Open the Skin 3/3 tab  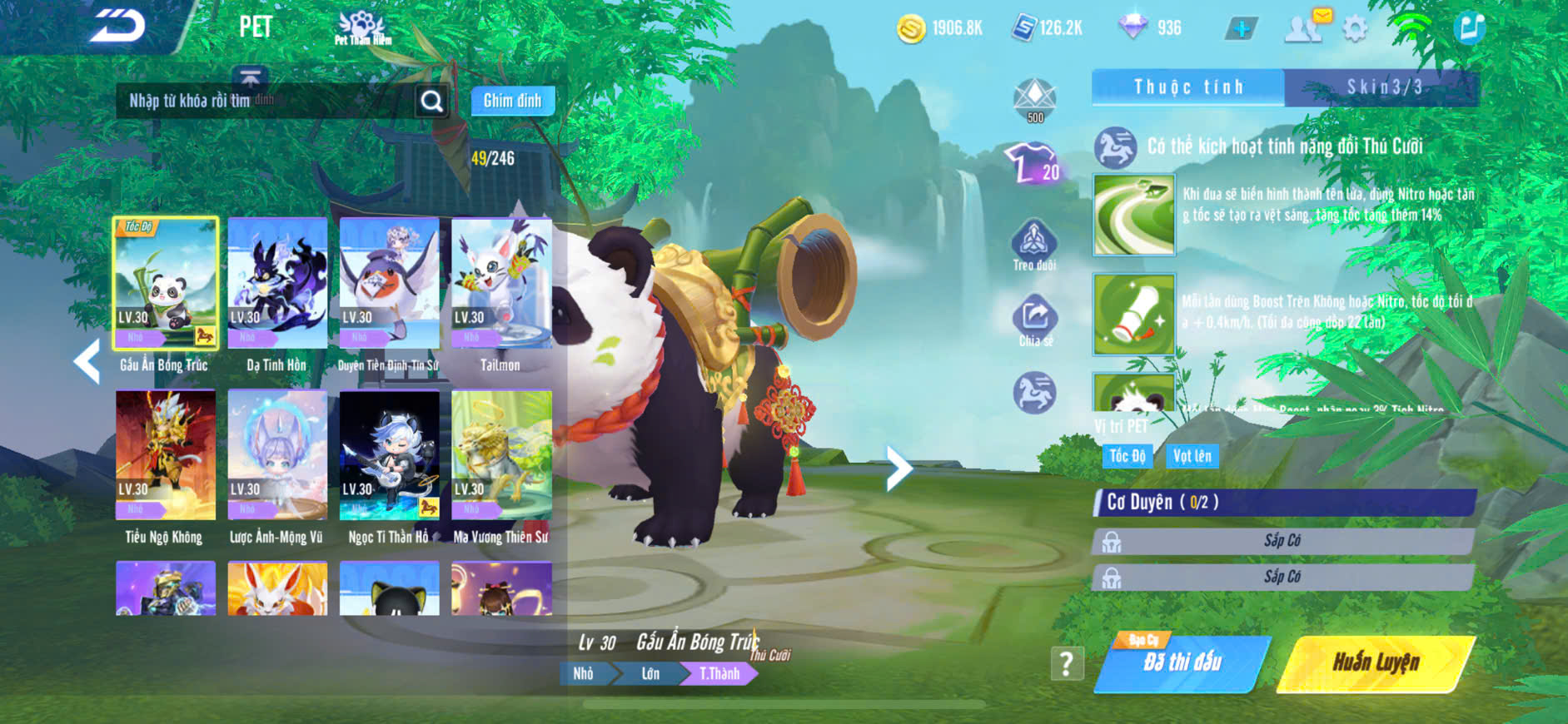tap(1383, 87)
